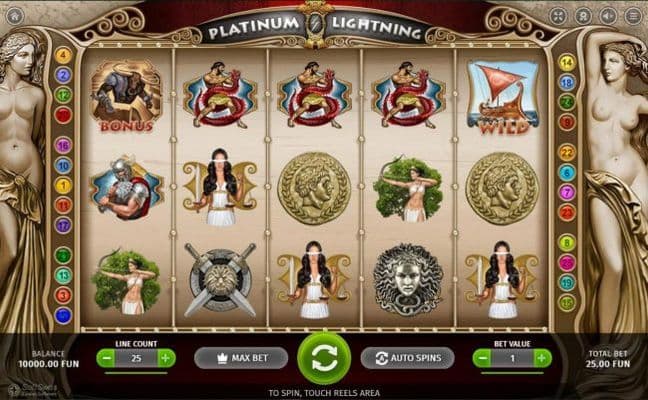Raise the bet value

[541, 357]
